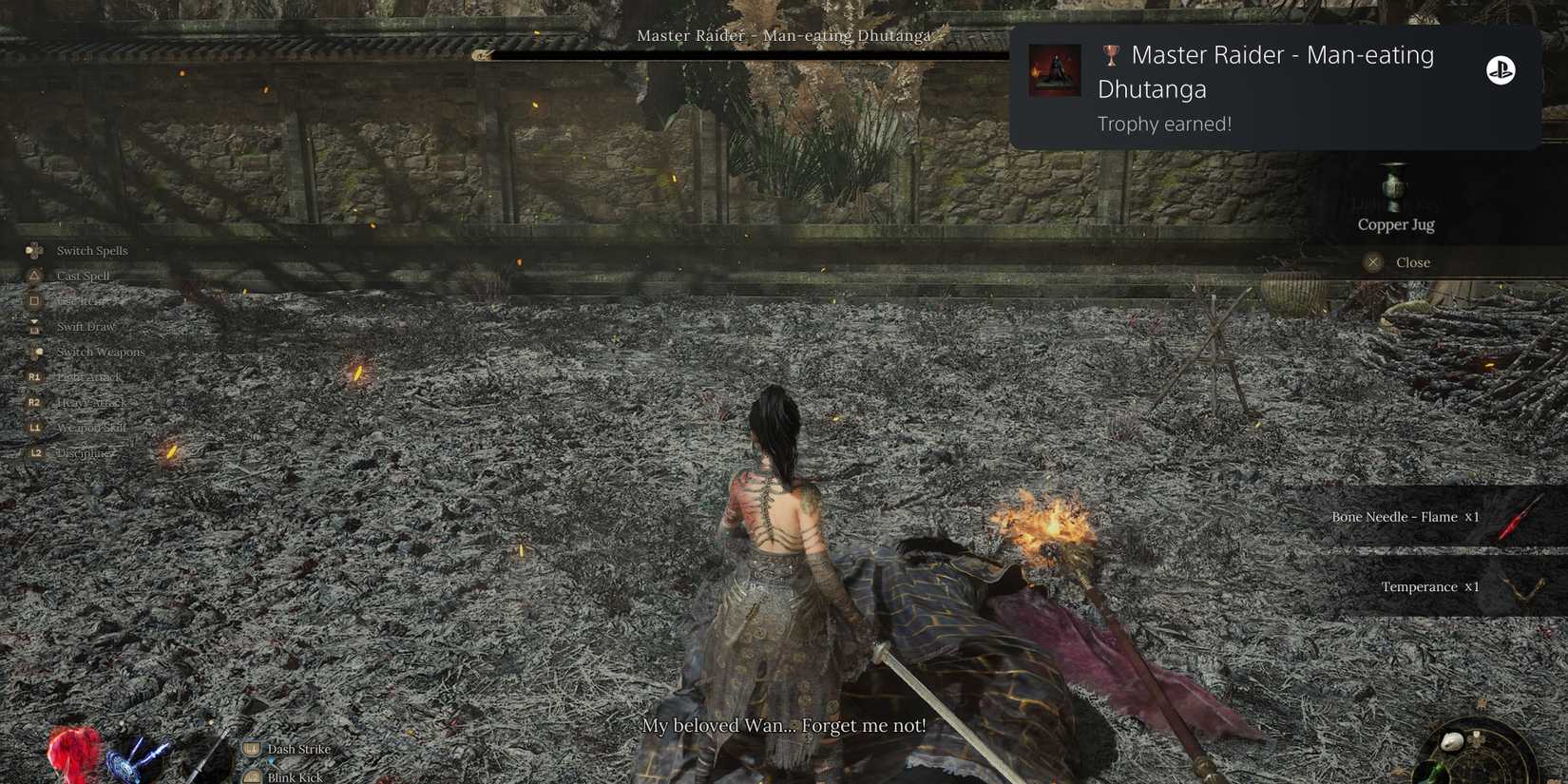
Task: Click the Master Raider trophy thumbnail
Action: [x=1055, y=68]
